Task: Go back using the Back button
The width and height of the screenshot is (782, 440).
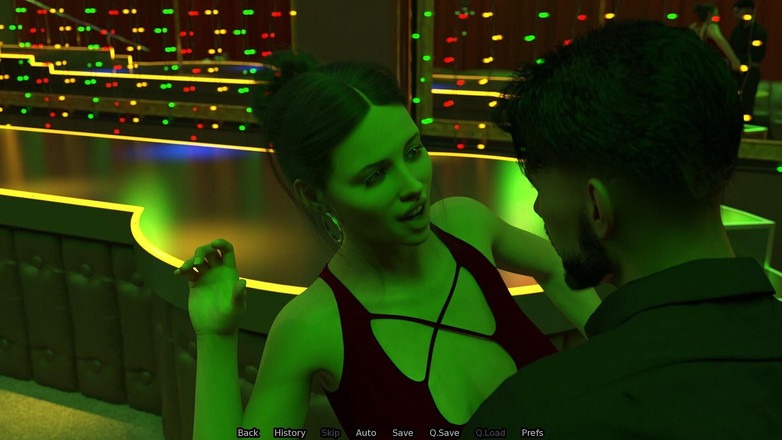Action: 248,433
